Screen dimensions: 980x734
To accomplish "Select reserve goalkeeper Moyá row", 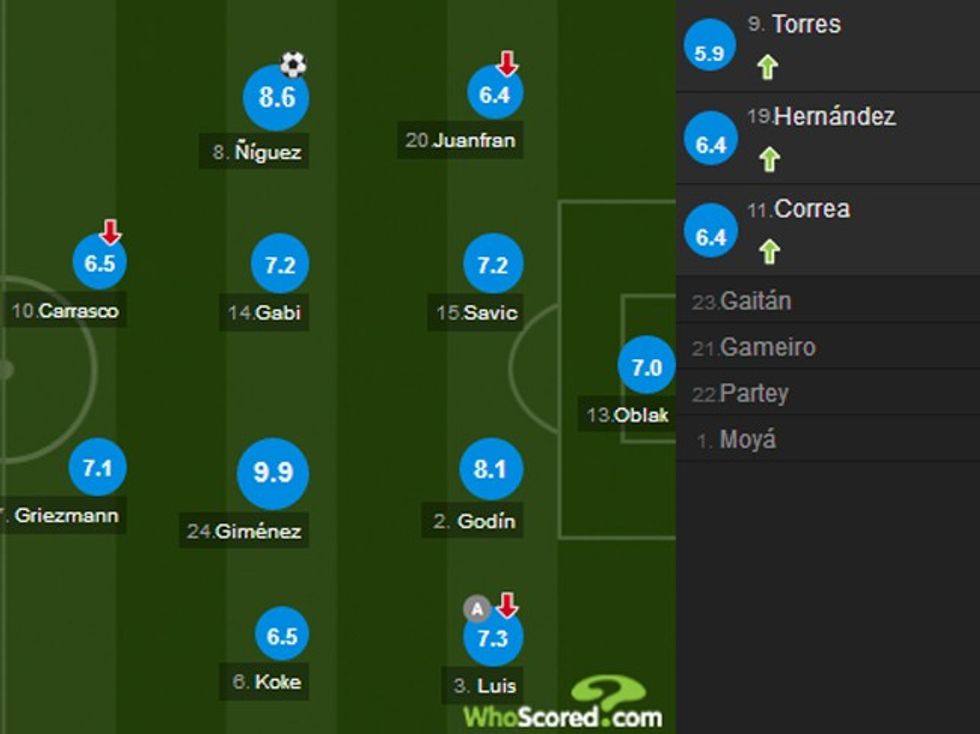I will tap(827, 439).
